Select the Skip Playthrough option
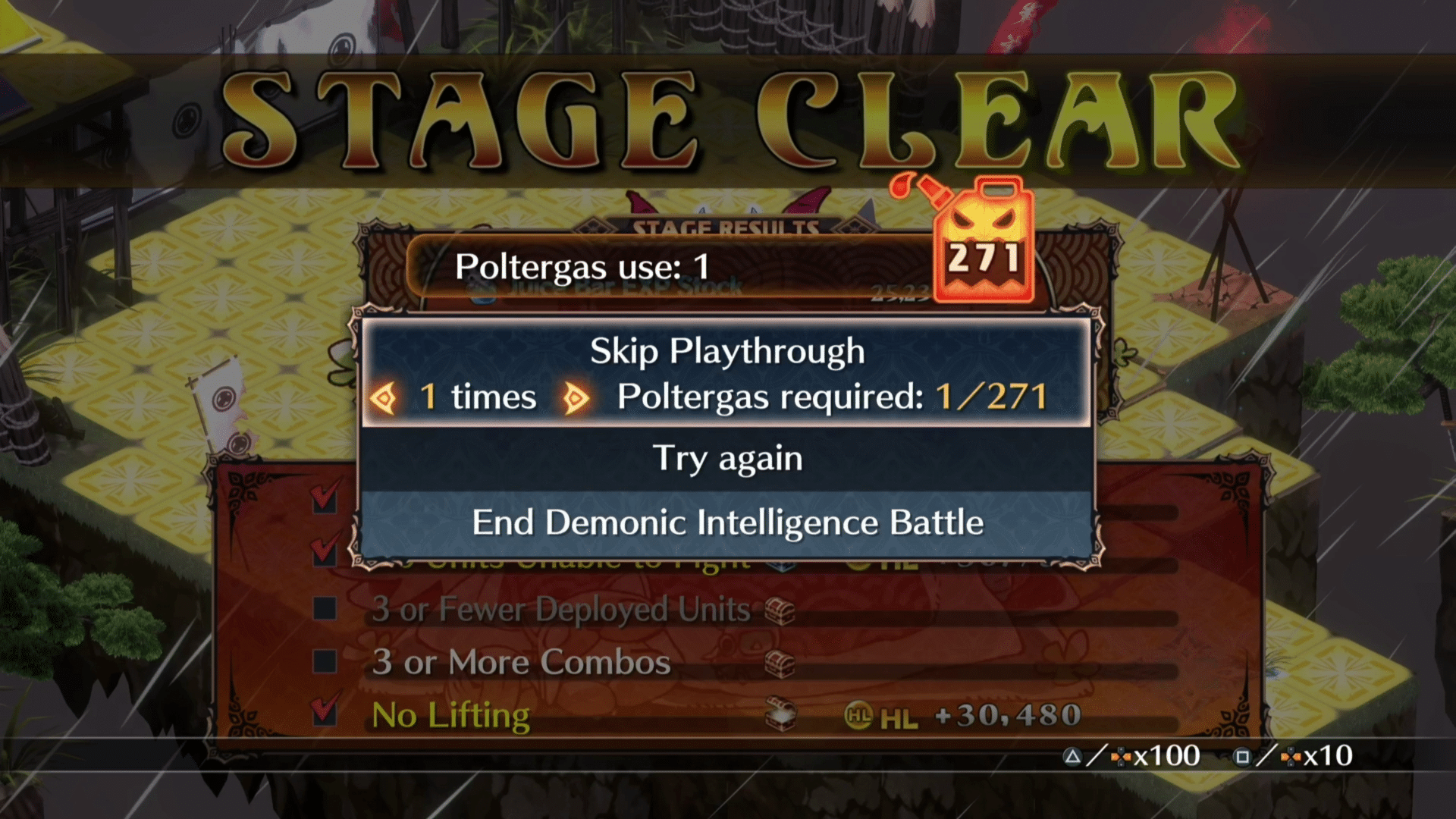Screen dimensions: 1456x819 pos(726,351)
